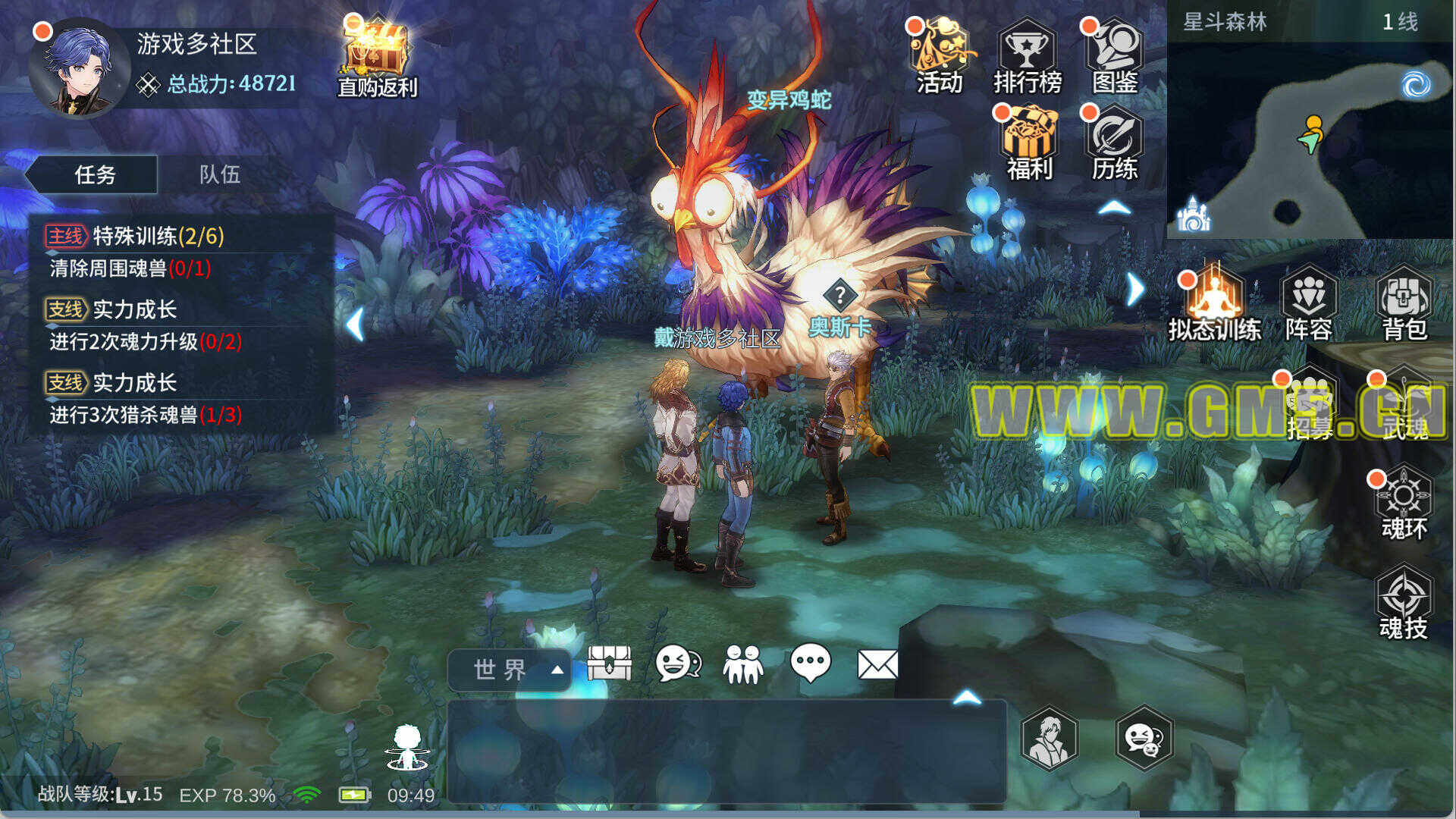Claim the 直购返利 treasure chest offer
This screenshot has width=1456, height=819.
377,57
